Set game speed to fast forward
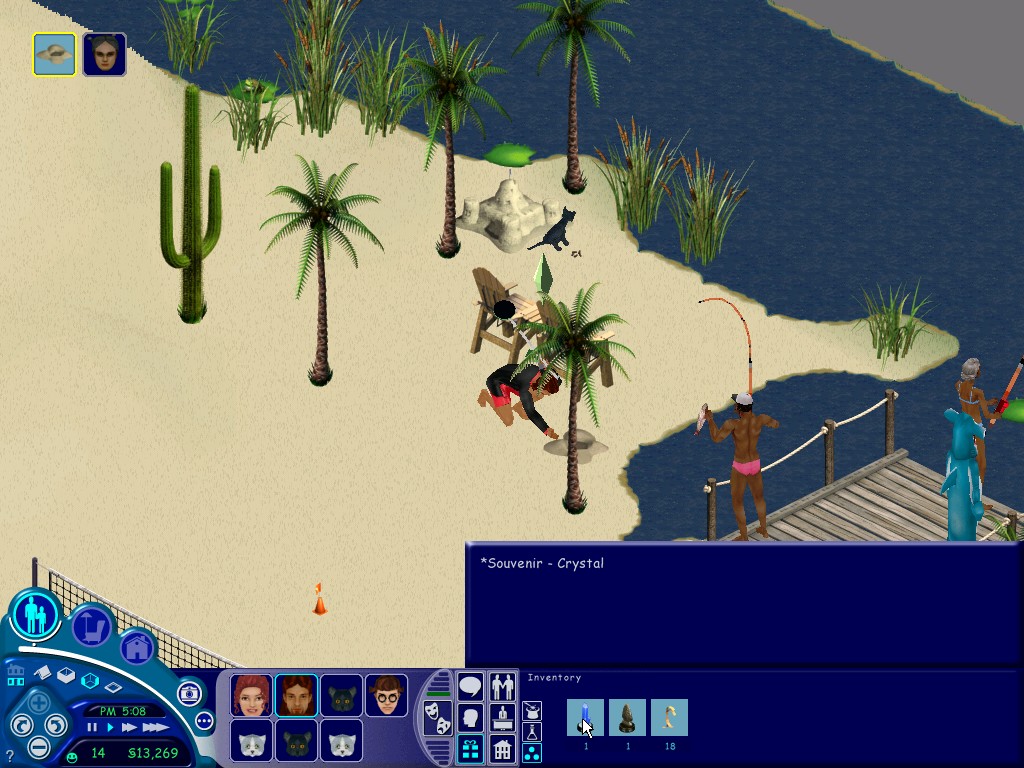The height and width of the screenshot is (768, 1024). (130, 727)
